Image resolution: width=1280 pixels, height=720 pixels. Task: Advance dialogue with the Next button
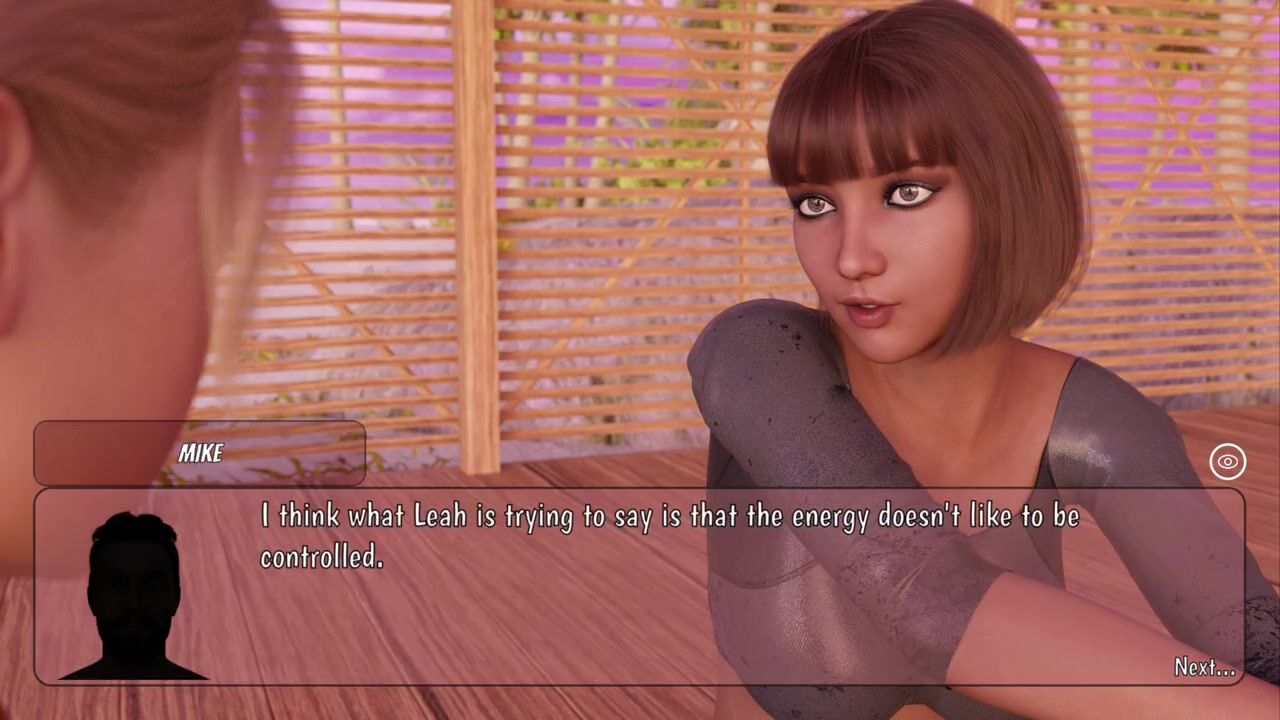[x=1204, y=667]
